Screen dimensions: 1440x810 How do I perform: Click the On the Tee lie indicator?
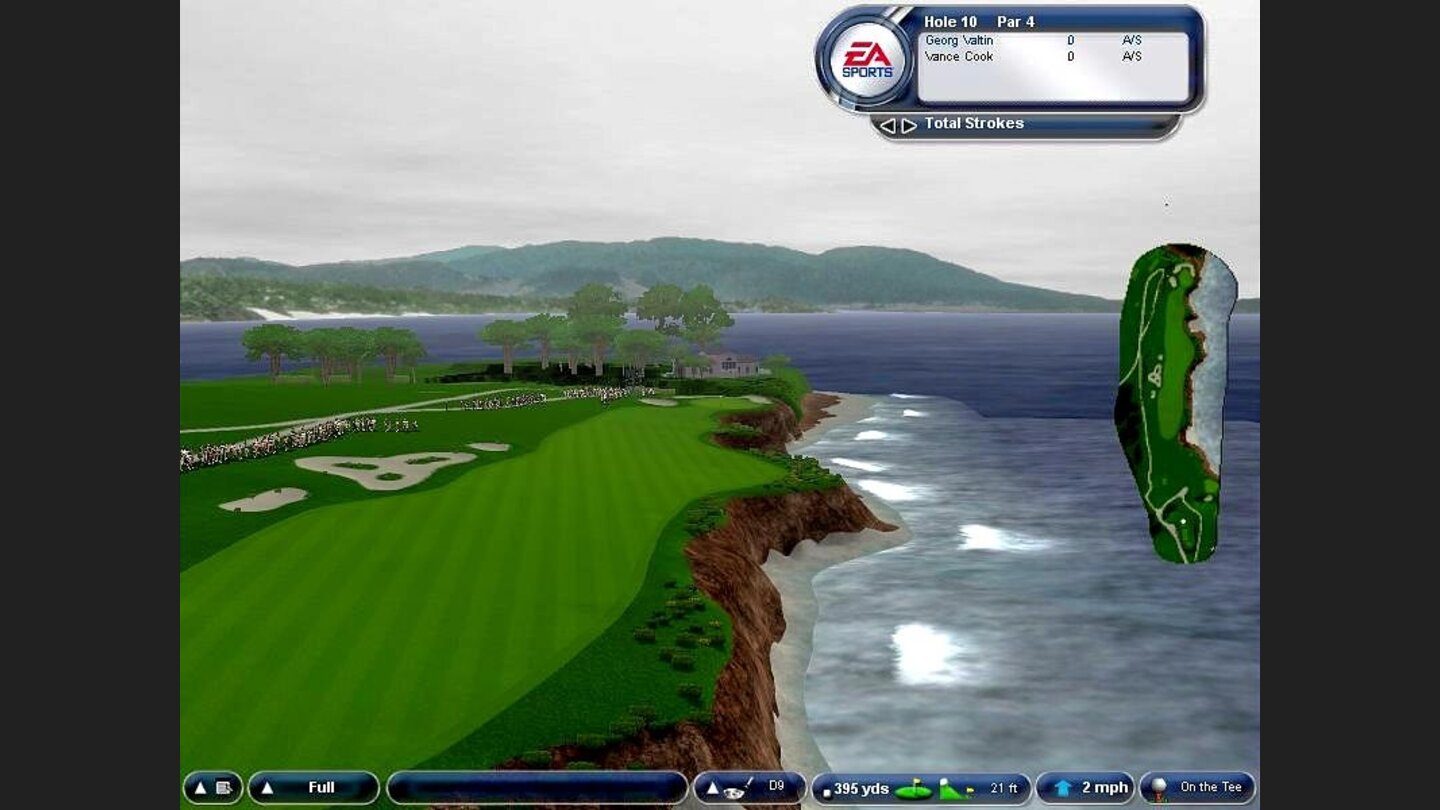click(x=1197, y=788)
